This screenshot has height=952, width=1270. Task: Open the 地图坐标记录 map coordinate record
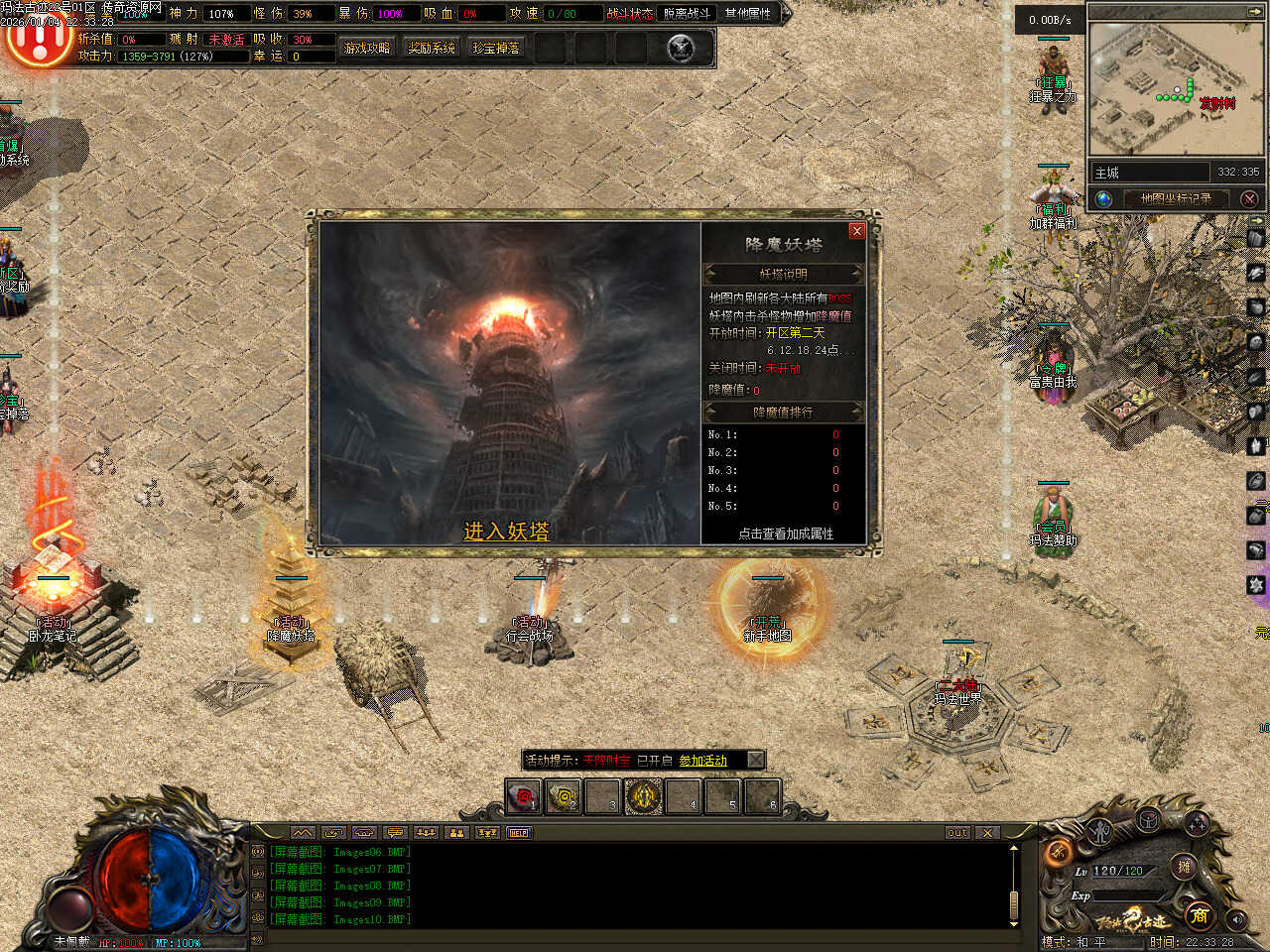click(1176, 198)
